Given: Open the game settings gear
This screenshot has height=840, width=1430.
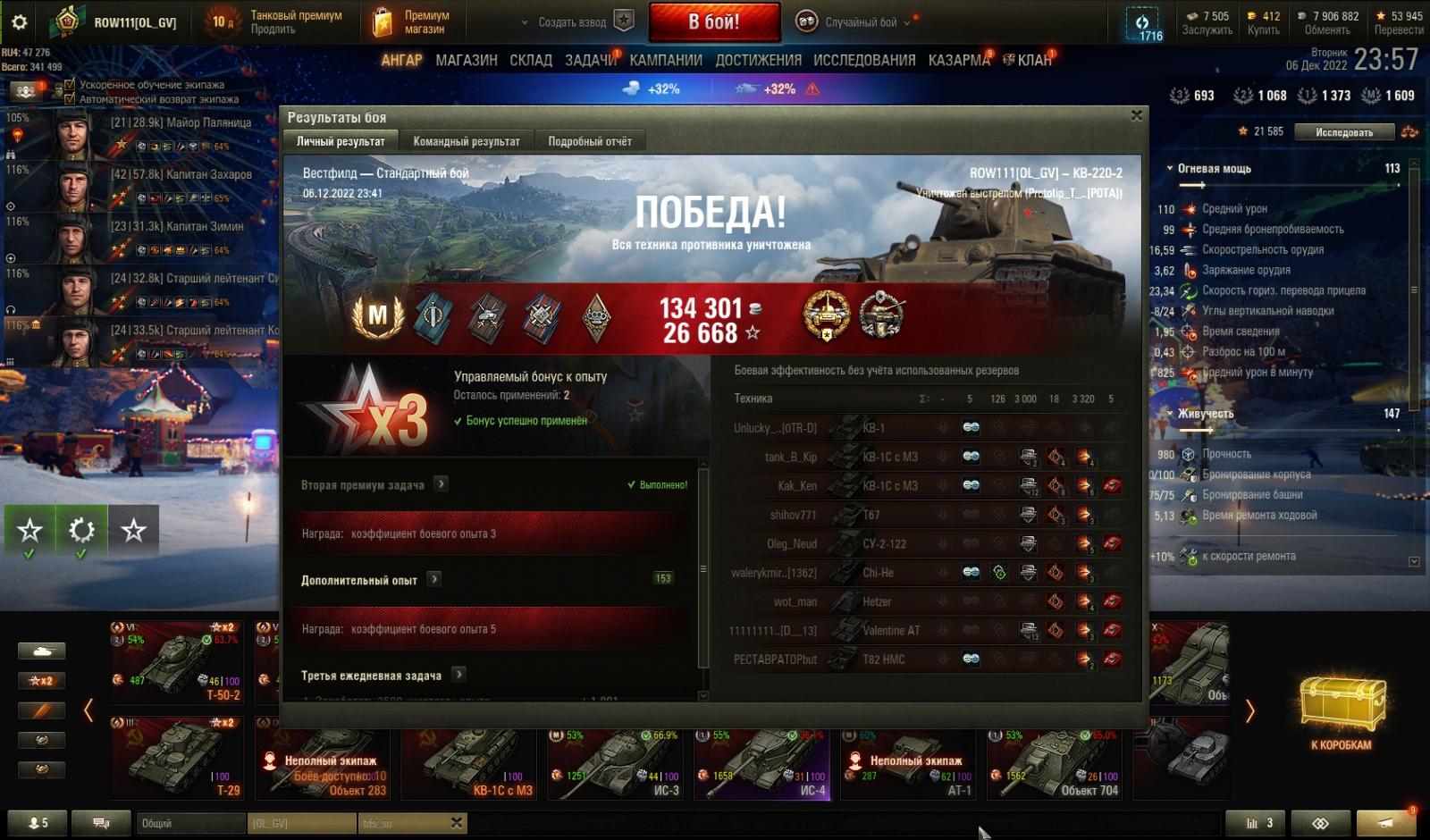Looking at the screenshot, I should tap(19, 22).
